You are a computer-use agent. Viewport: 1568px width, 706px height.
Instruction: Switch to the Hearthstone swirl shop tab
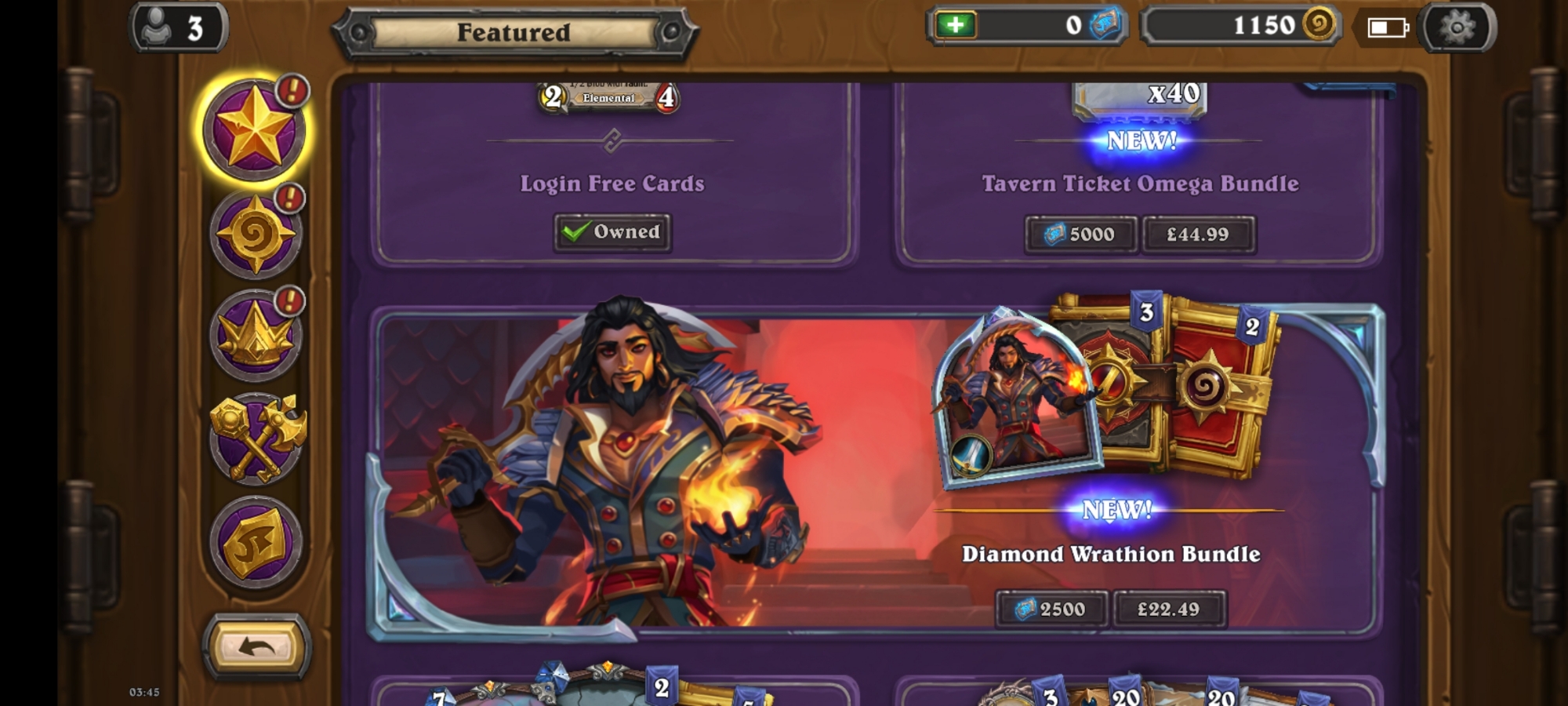pos(255,234)
